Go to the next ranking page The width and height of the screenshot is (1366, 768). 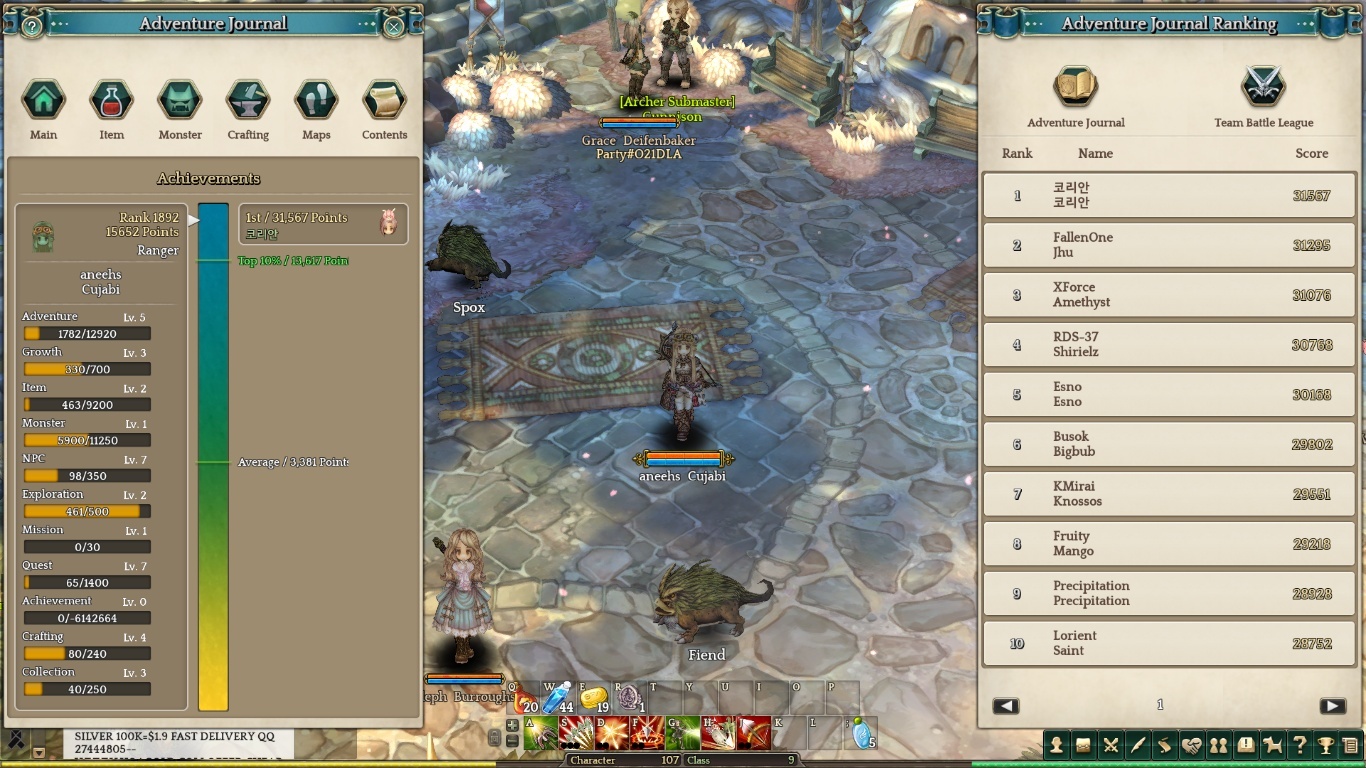tap(1332, 706)
